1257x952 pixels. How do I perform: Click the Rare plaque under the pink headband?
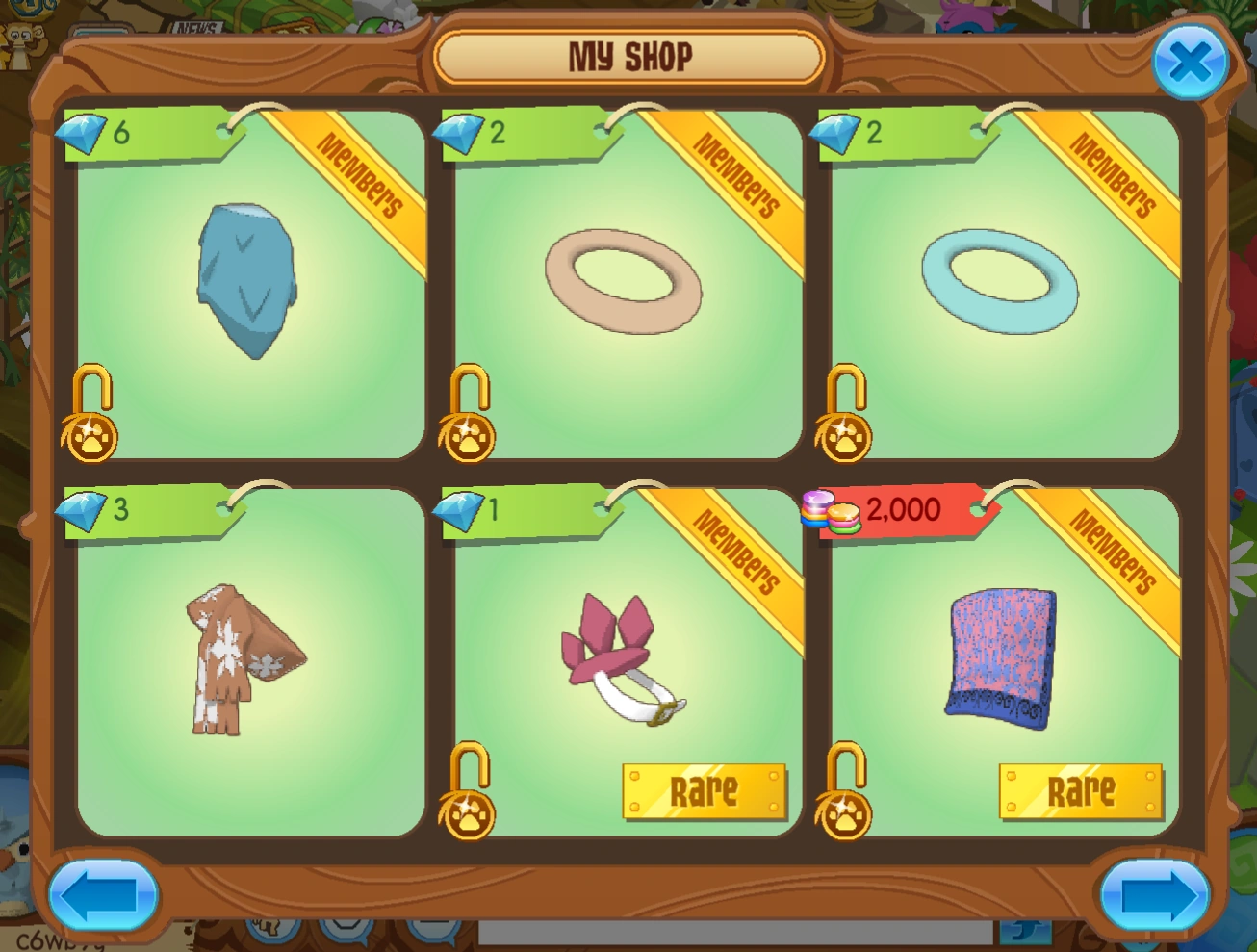point(705,789)
